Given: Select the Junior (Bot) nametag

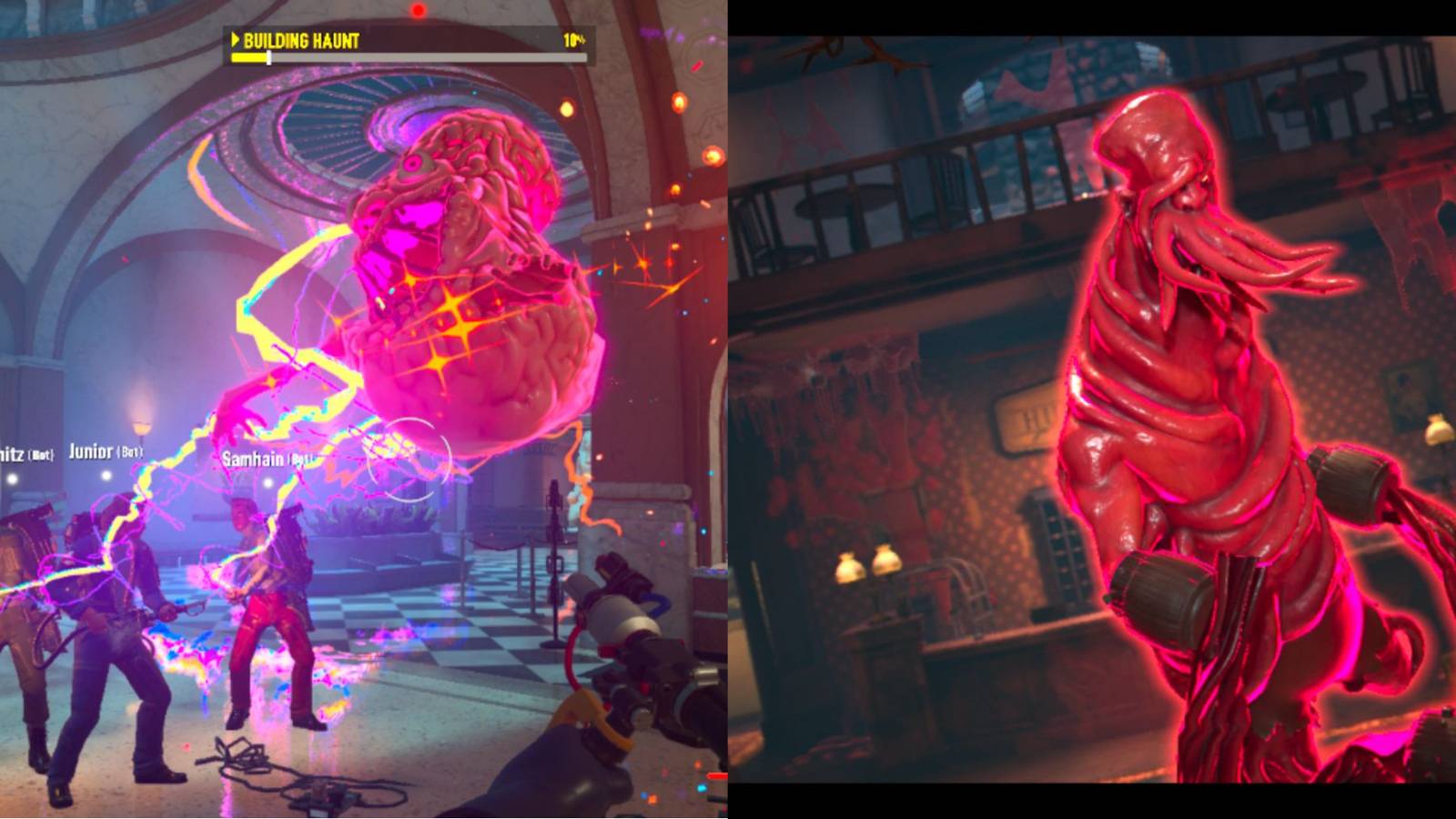Looking at the screenshot, I should [x=106, y=451].
